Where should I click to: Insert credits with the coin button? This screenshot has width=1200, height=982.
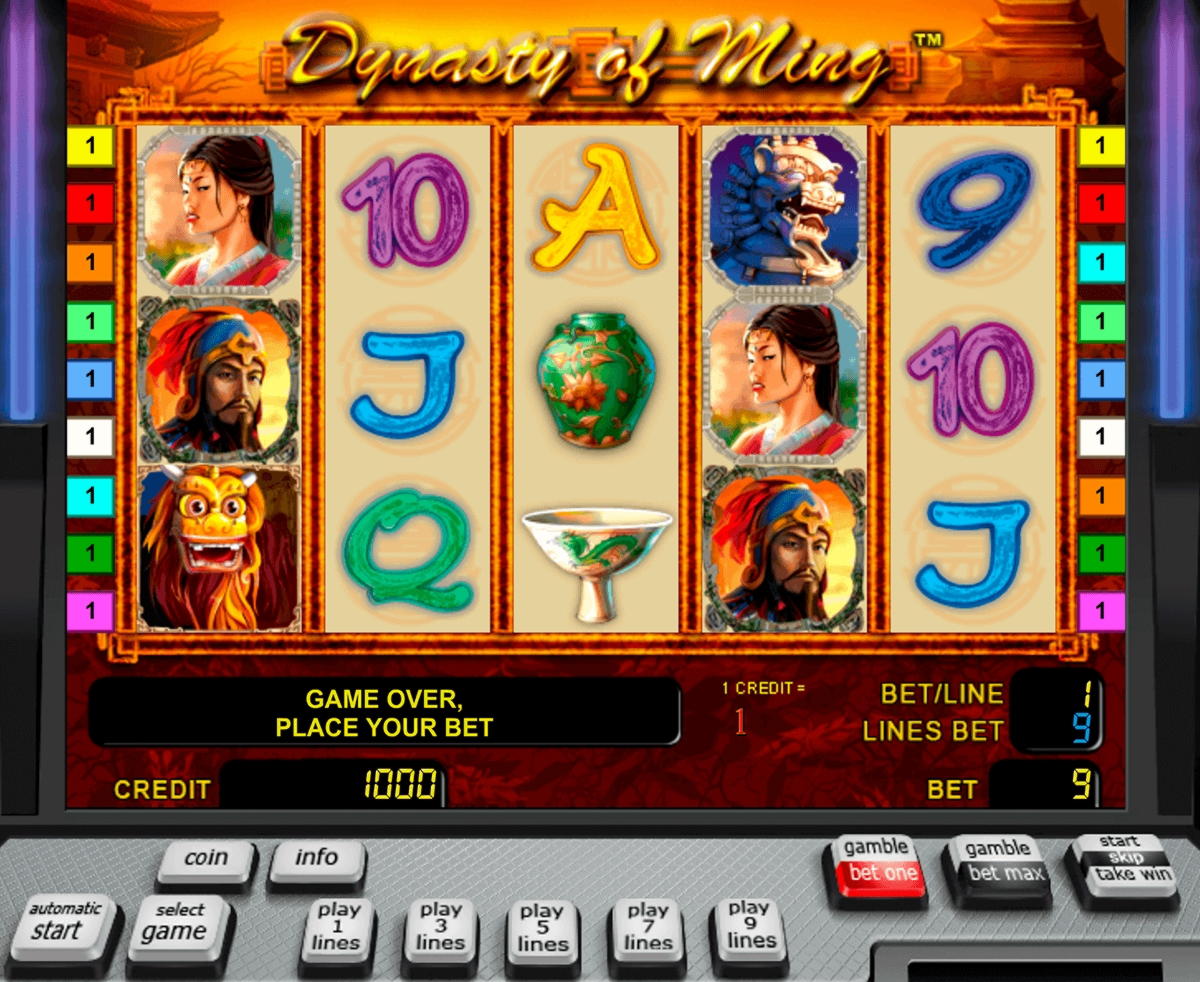coord(206,859)
